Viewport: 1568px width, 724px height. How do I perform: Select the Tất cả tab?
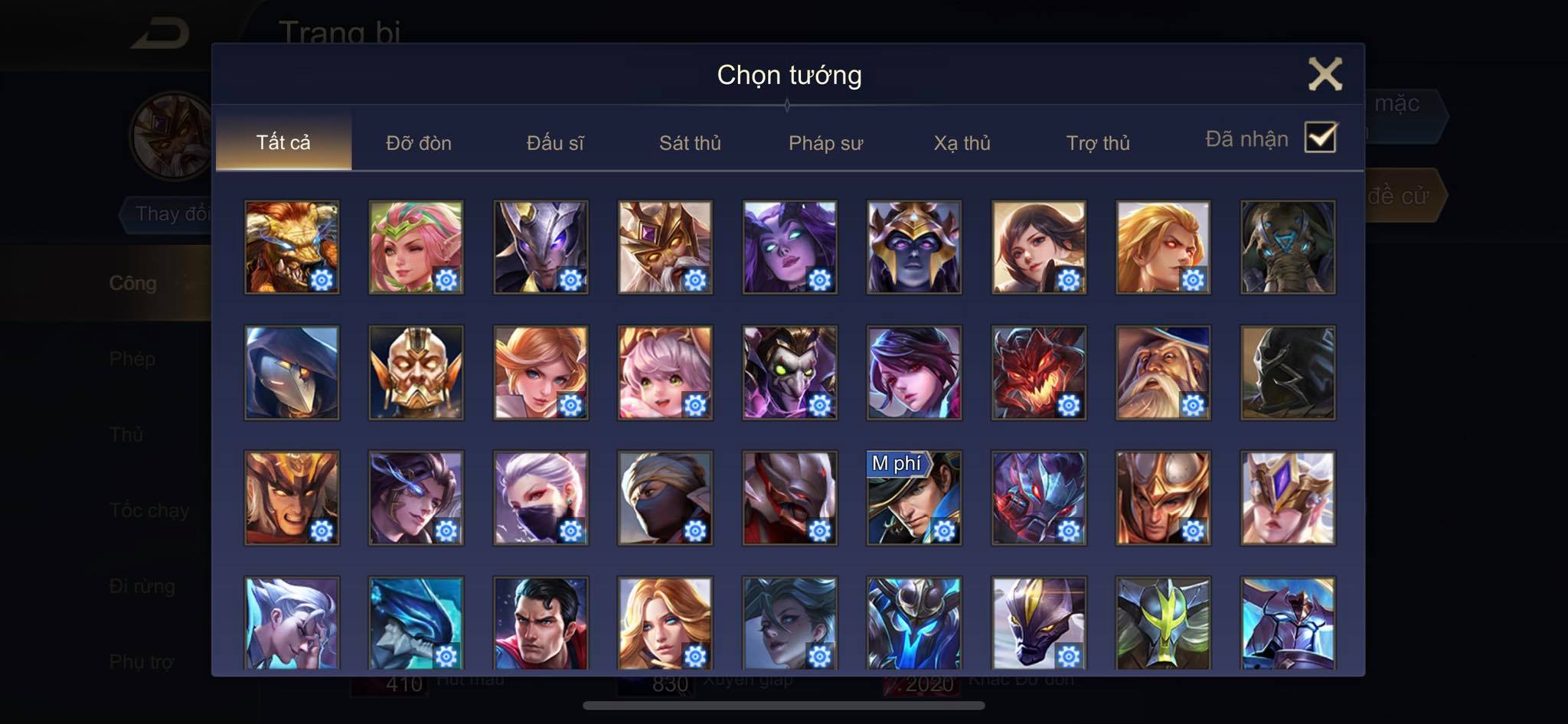pos(283,142)
